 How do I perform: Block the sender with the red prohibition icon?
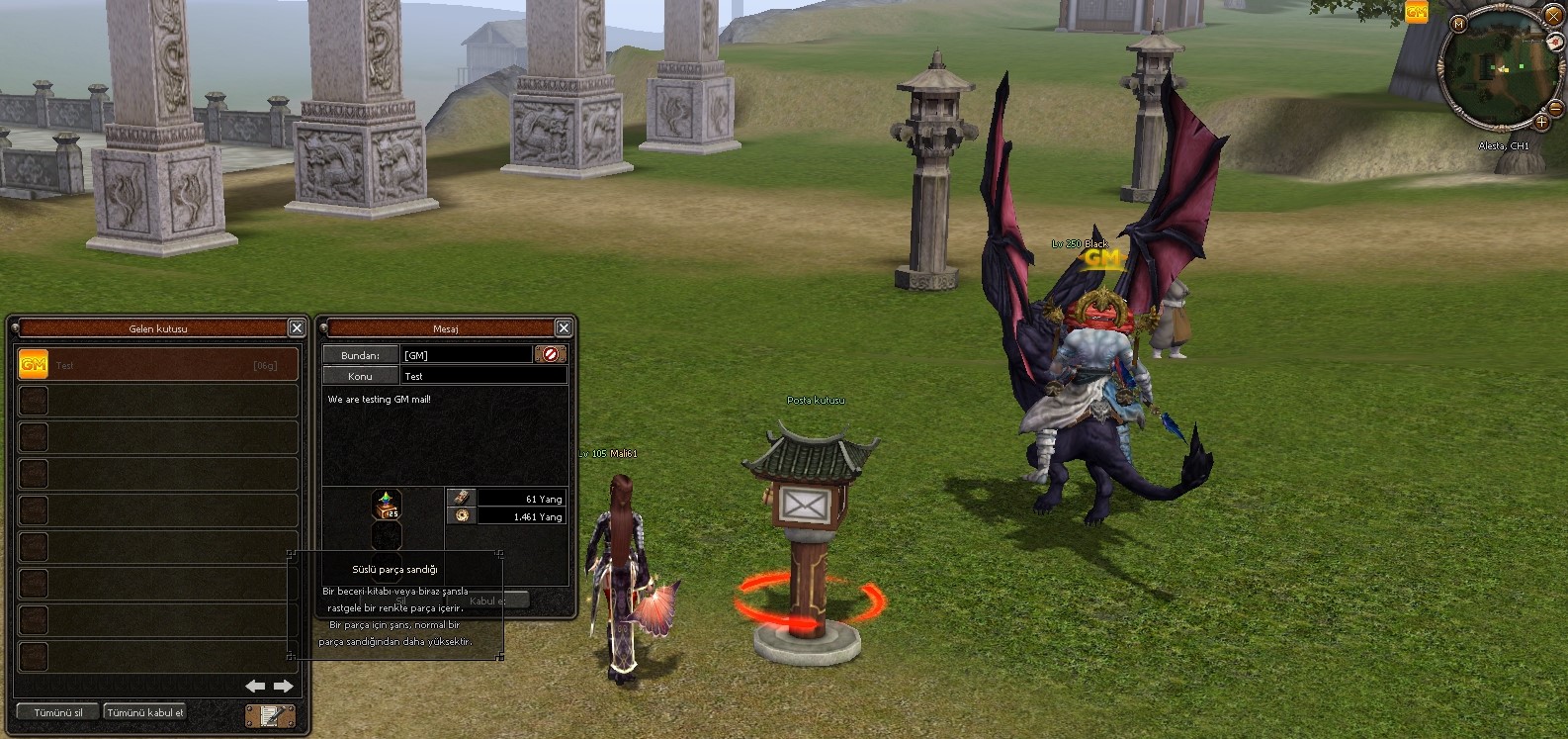click(551, 354)
